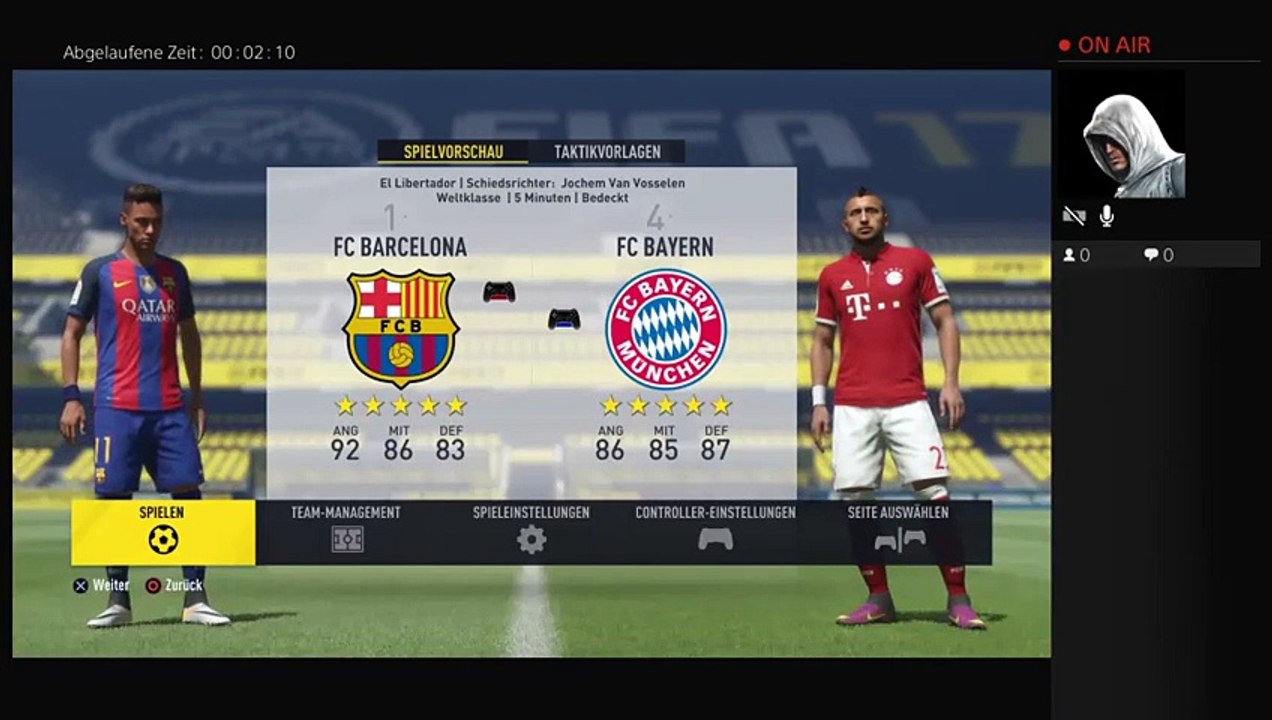
Task: Toggle the crossed-out camera icon
Action: (1073, 216)
